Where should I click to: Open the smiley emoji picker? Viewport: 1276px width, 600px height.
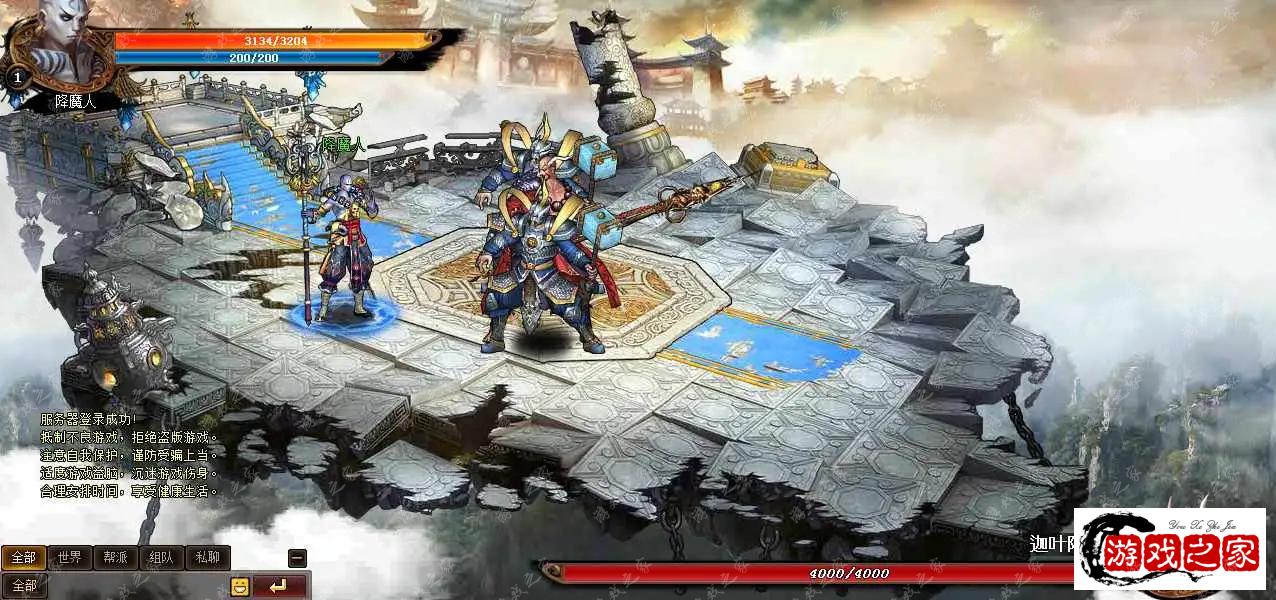tap(240, 586)
